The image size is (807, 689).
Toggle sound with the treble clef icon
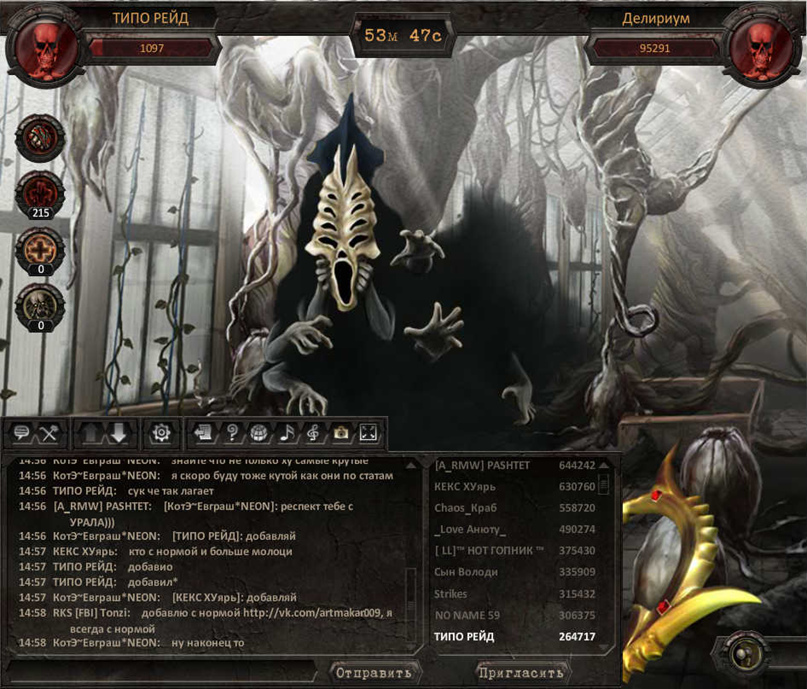313,434
